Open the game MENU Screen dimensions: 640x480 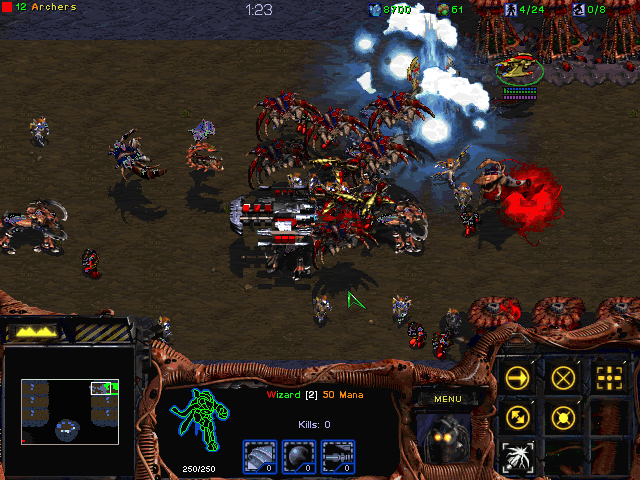click(447, 399)
